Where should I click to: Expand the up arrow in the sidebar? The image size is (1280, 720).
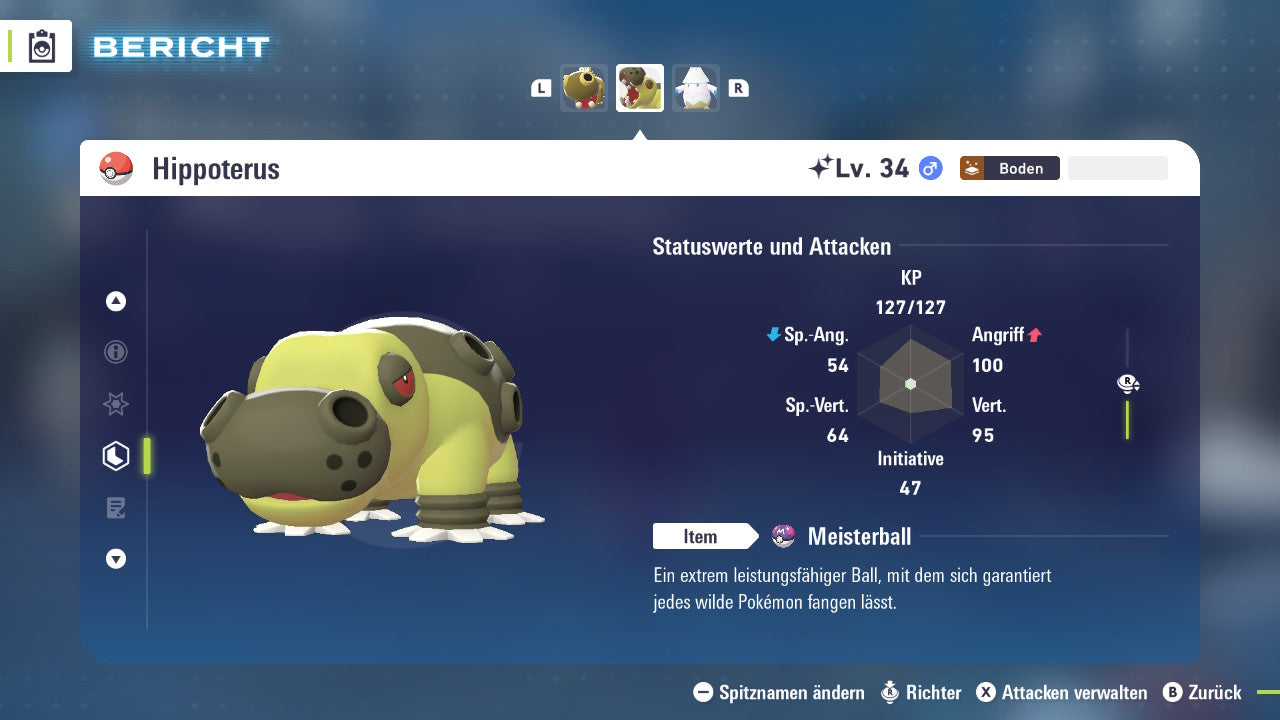pos(115,300)
